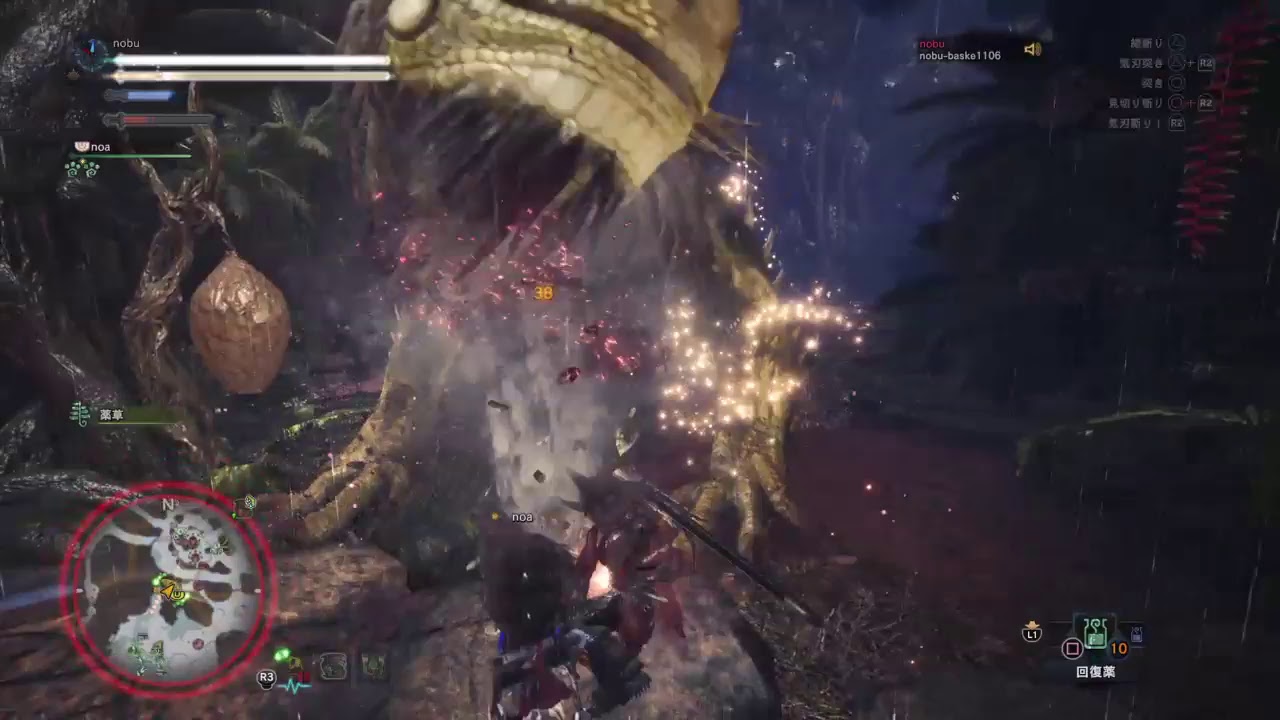Select the specialized tool slot icon near the potion

pos(1136,634)
